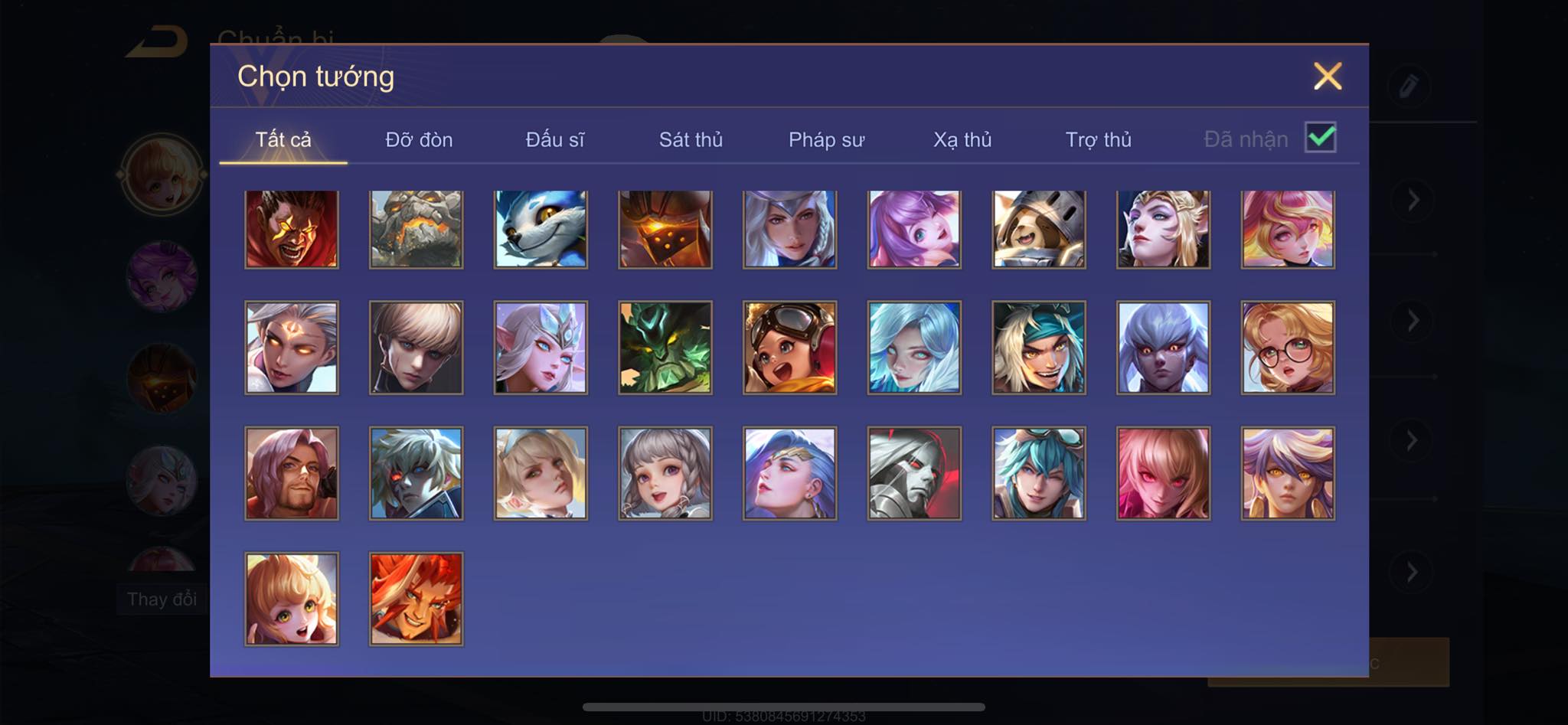Screen dimensions: 1568x725
Task: Switch to the Pháp sư tab
Action: (x=826, y=140)
